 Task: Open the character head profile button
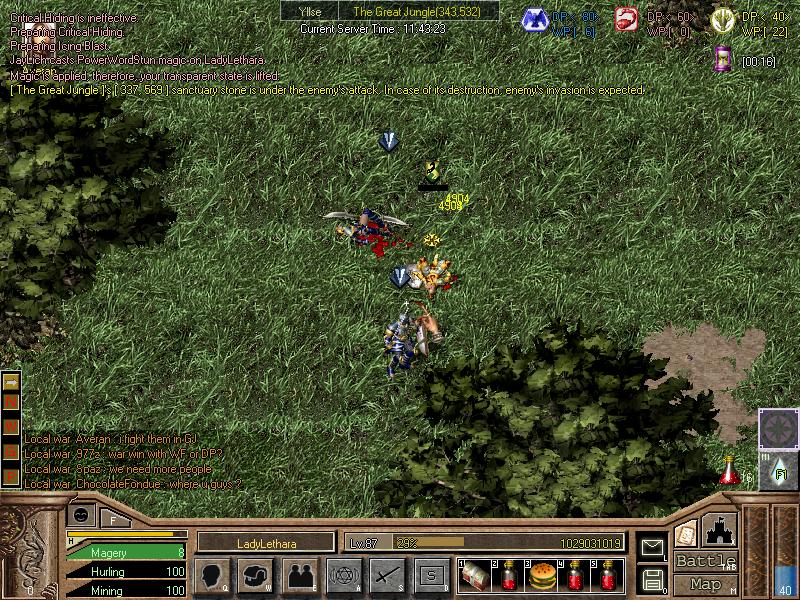(x=213, y=575)
